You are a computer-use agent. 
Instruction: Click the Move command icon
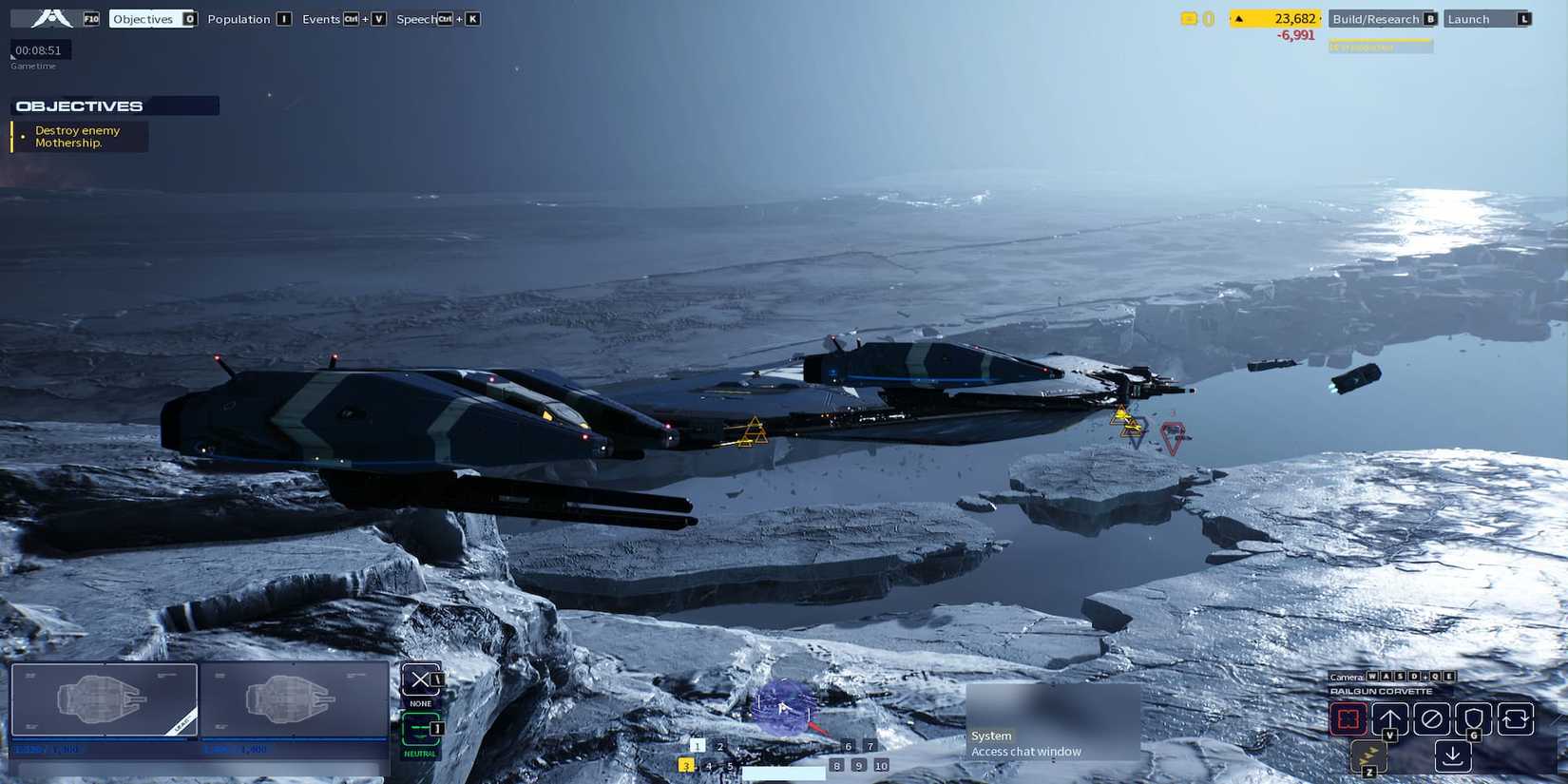[1389, 718]
